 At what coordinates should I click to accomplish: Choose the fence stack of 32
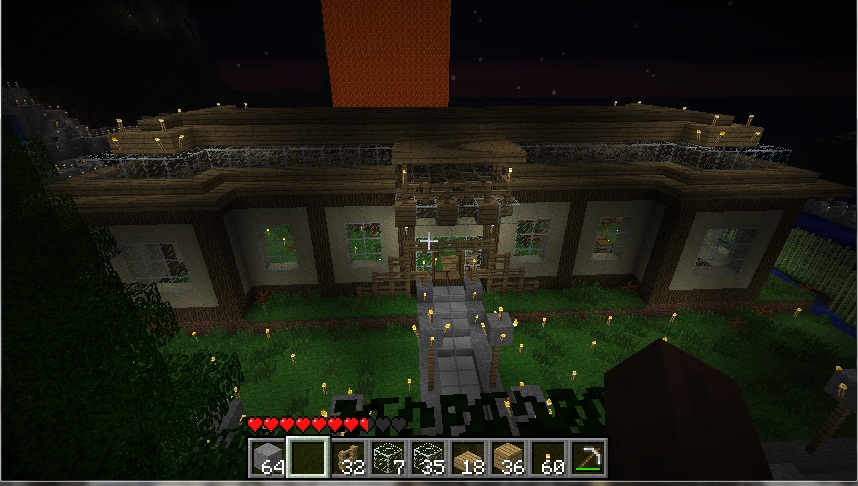347,458
